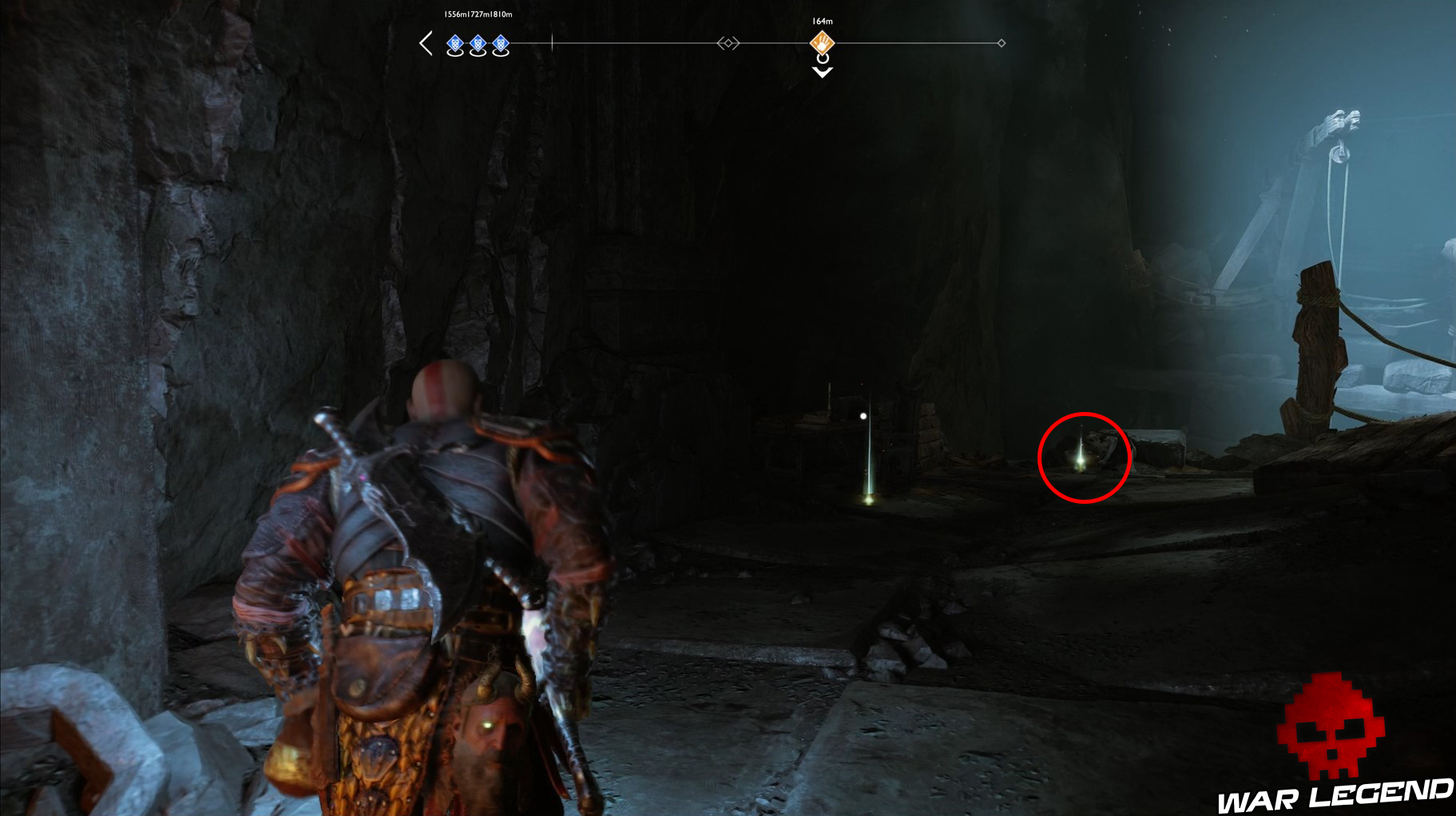Open the down chevron below the hand marker
This screenshot has height=816, width=1456.
[x=821, y=73]
